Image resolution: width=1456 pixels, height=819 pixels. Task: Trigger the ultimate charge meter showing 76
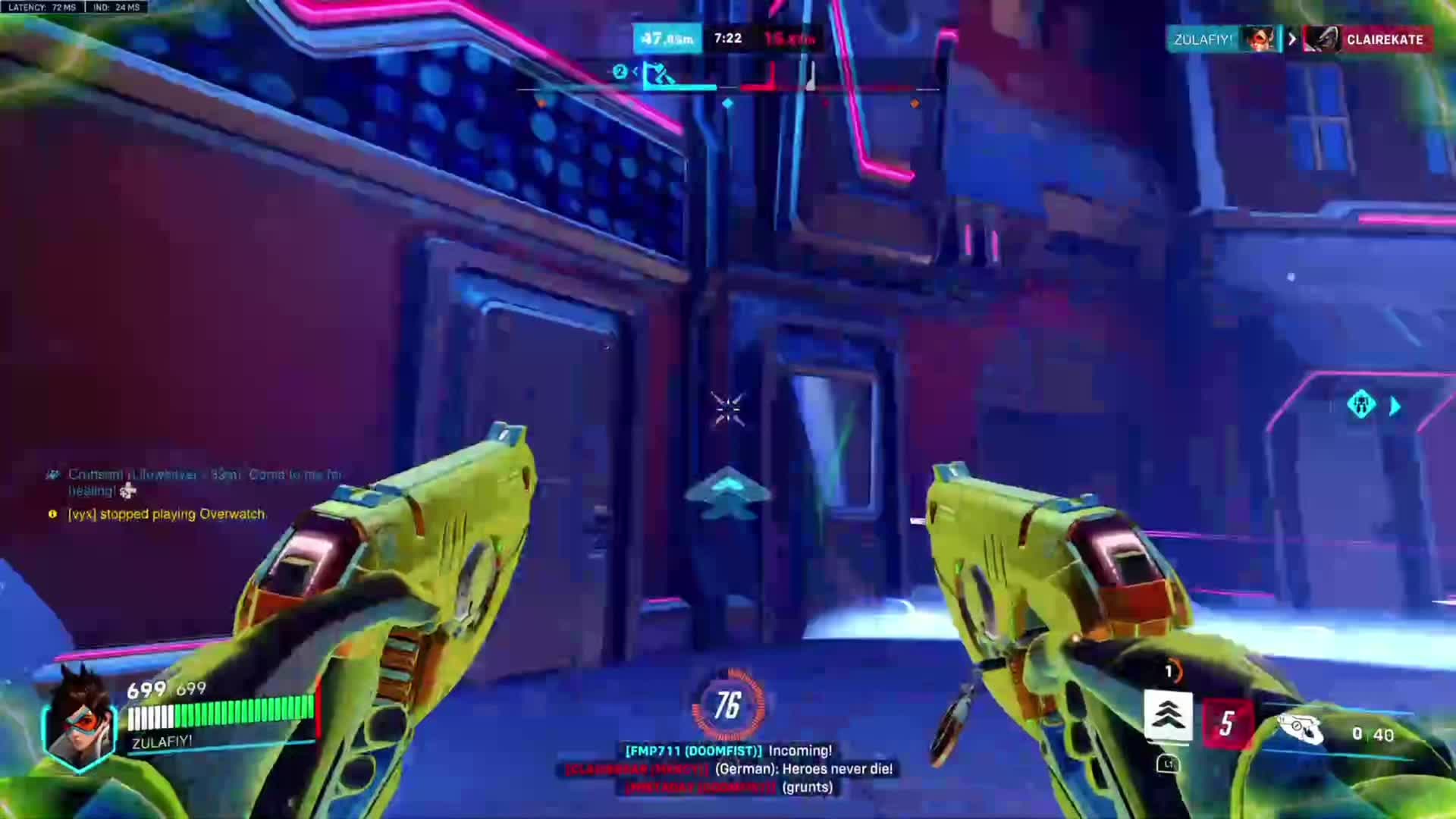click(727, 706)
